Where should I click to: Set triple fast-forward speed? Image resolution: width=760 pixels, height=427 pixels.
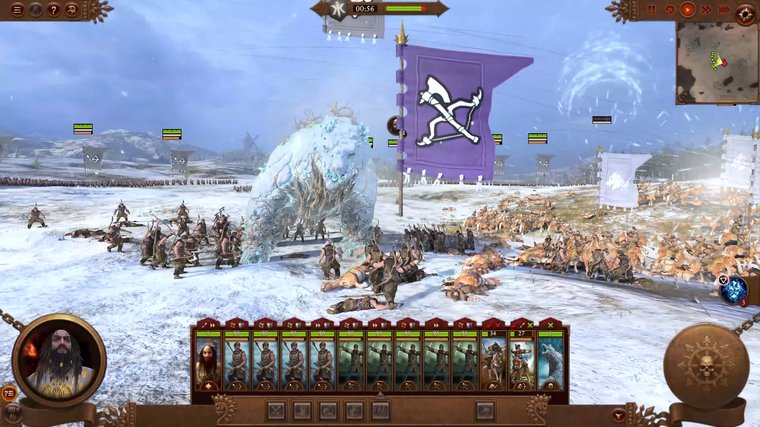coord(722,10)
